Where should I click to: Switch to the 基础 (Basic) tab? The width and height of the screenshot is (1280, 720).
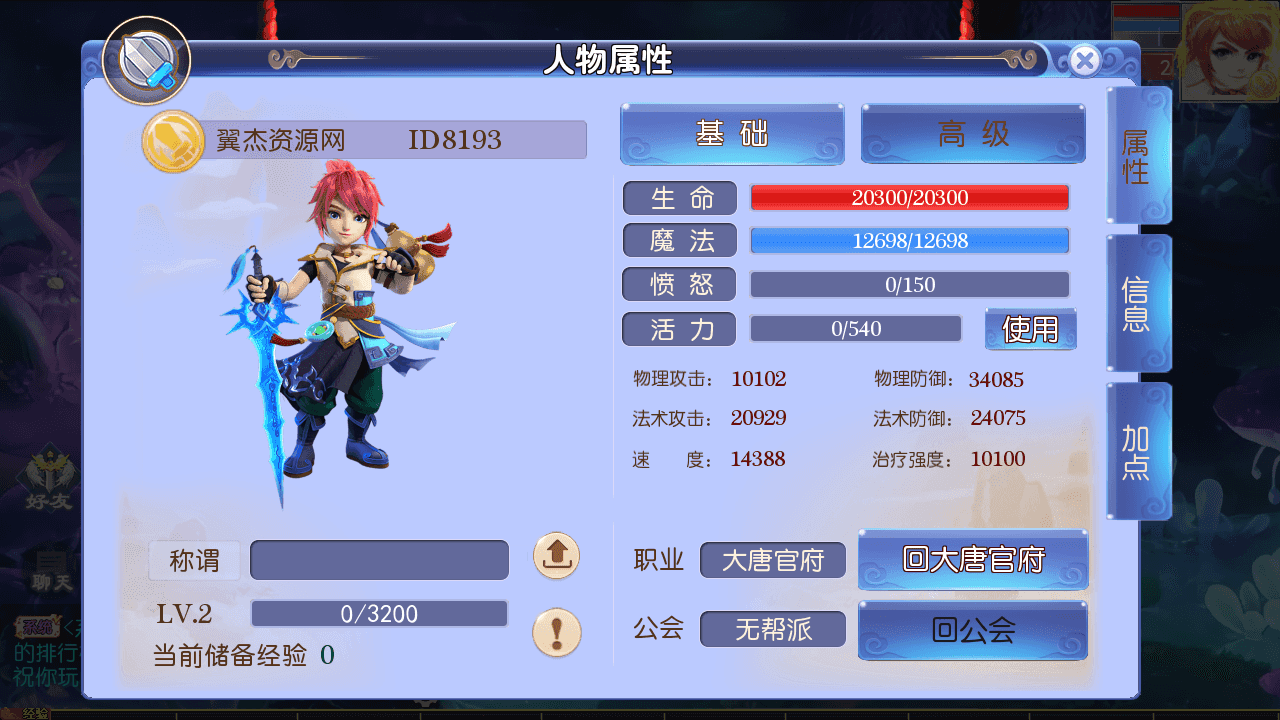[x=731, y=134]
